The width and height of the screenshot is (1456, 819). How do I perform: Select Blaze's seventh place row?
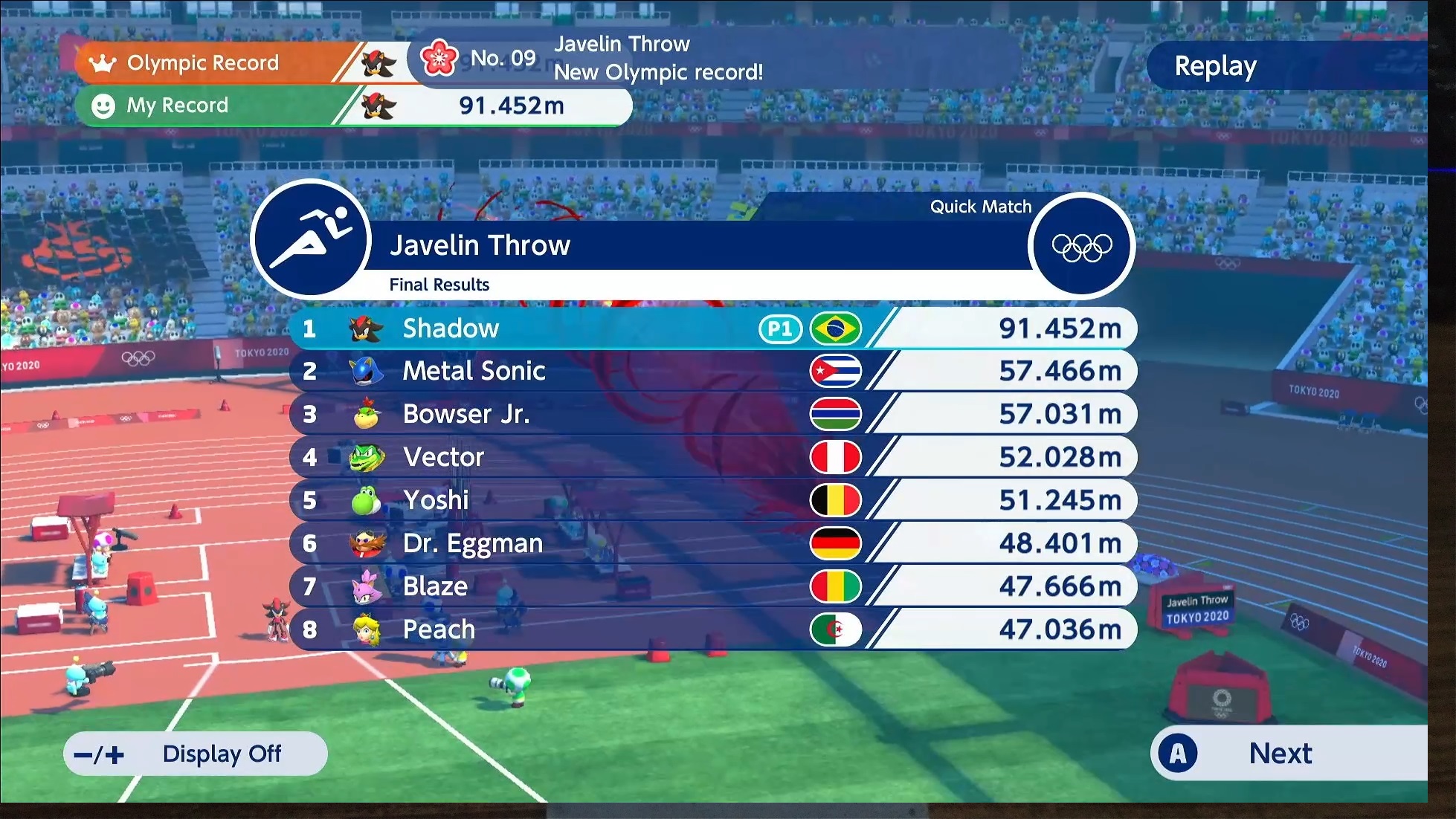[x=712, y=586]
